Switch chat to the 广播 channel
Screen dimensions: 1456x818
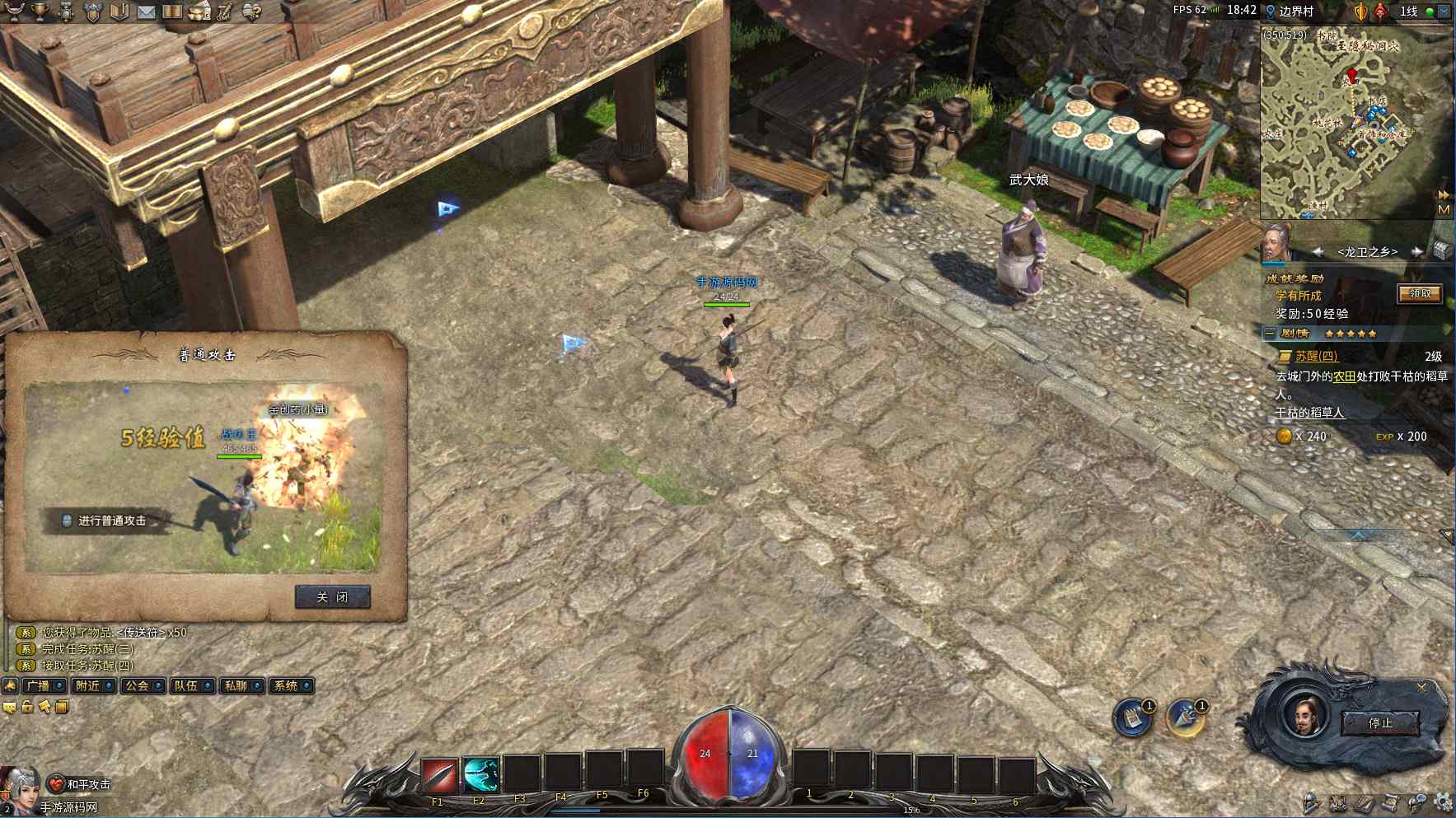pos(44,685)
